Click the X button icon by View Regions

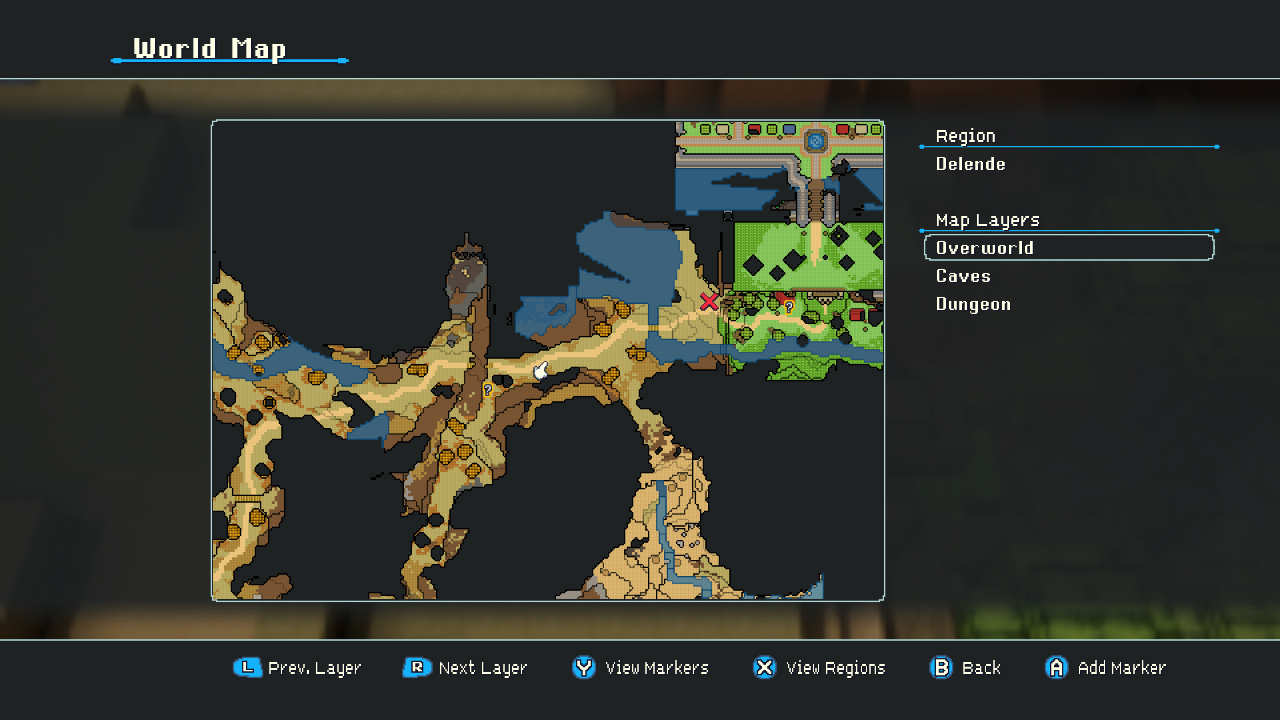[x=764, y=668]
